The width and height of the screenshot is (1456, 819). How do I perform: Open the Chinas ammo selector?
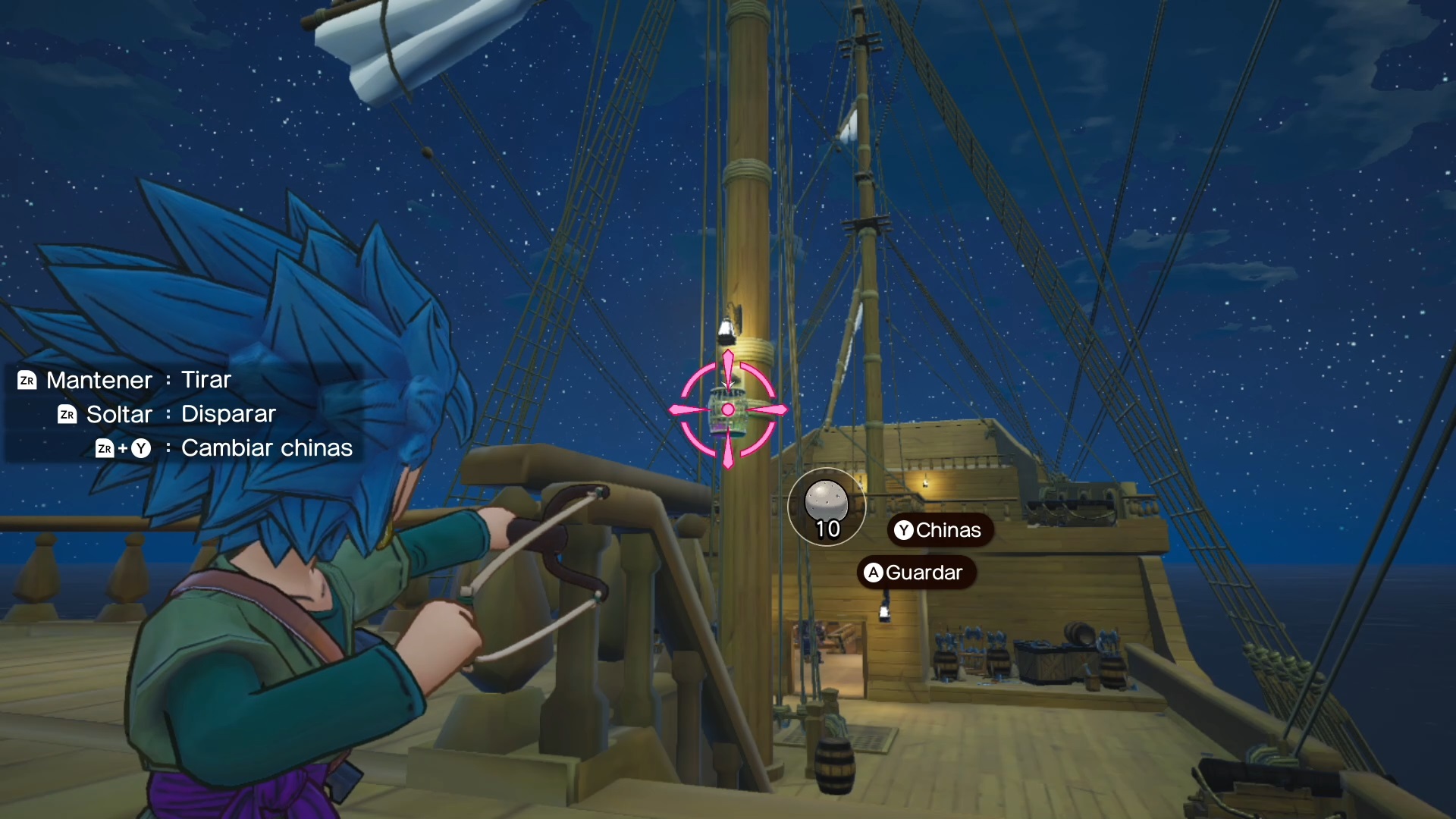coord(939,530)
